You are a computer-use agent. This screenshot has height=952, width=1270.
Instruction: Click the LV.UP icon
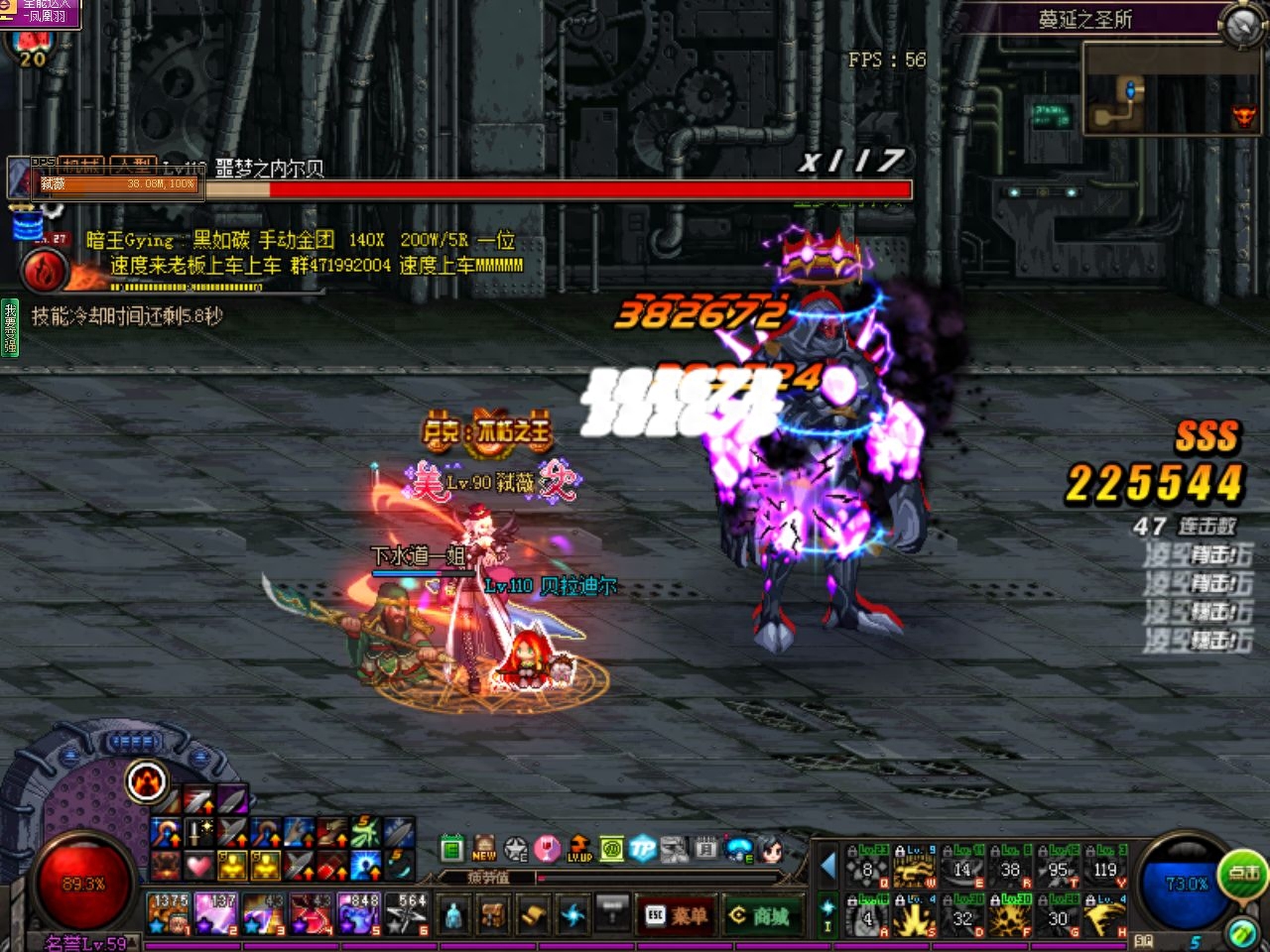tap(579, 848)
